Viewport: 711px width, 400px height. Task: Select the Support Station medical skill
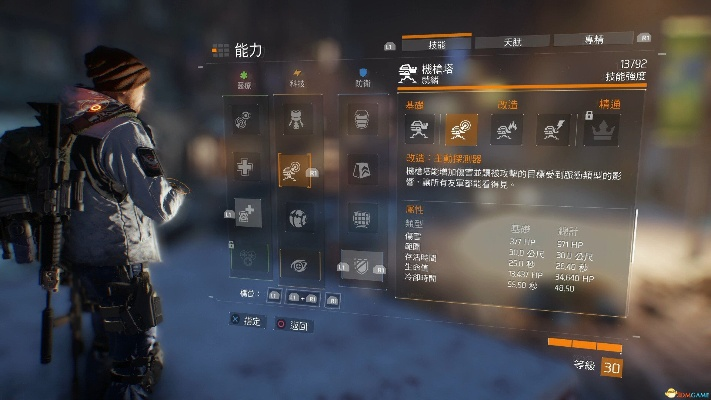[247, 213]
